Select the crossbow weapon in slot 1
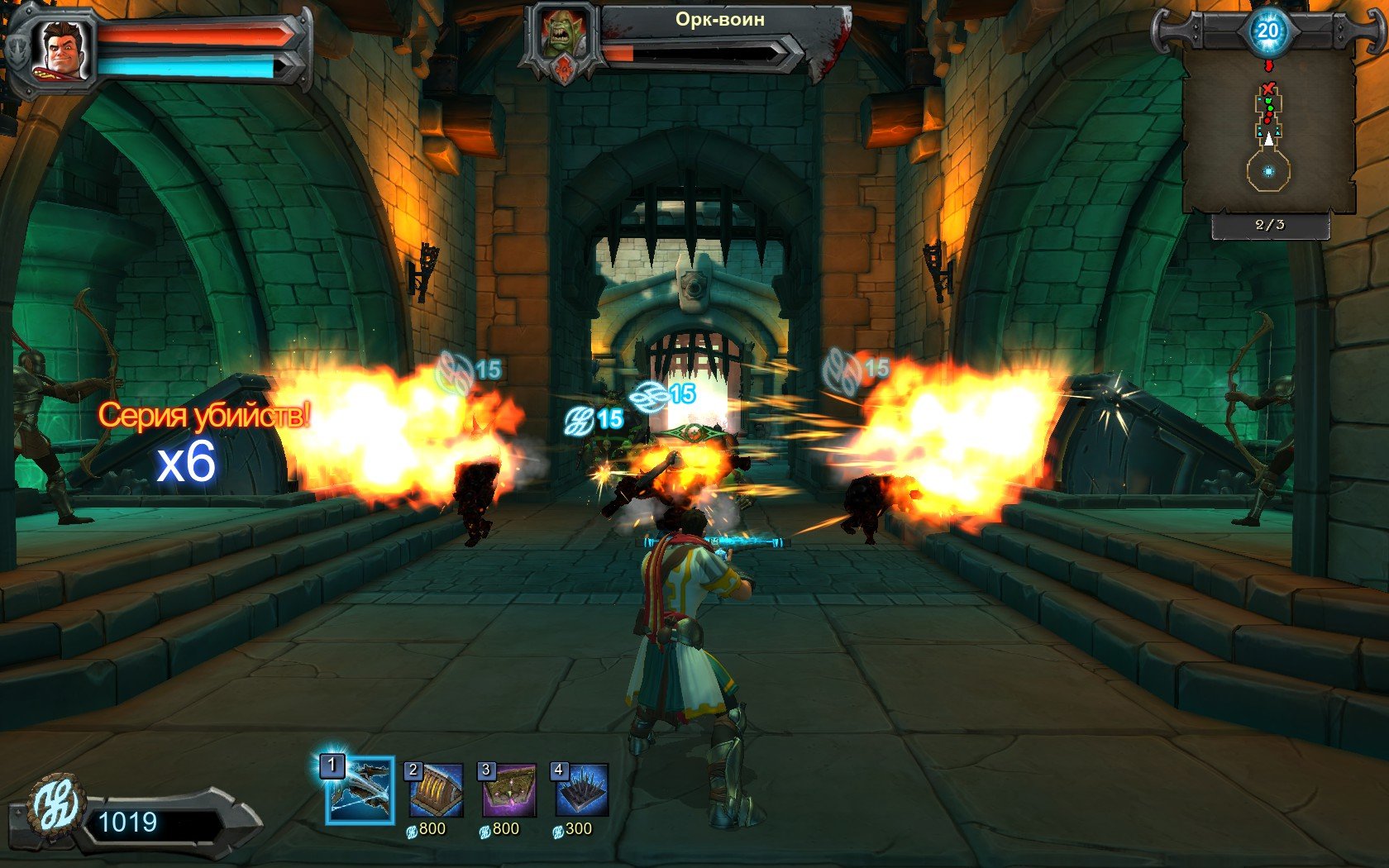1389x868 pixels. click(x=360, y=791)
